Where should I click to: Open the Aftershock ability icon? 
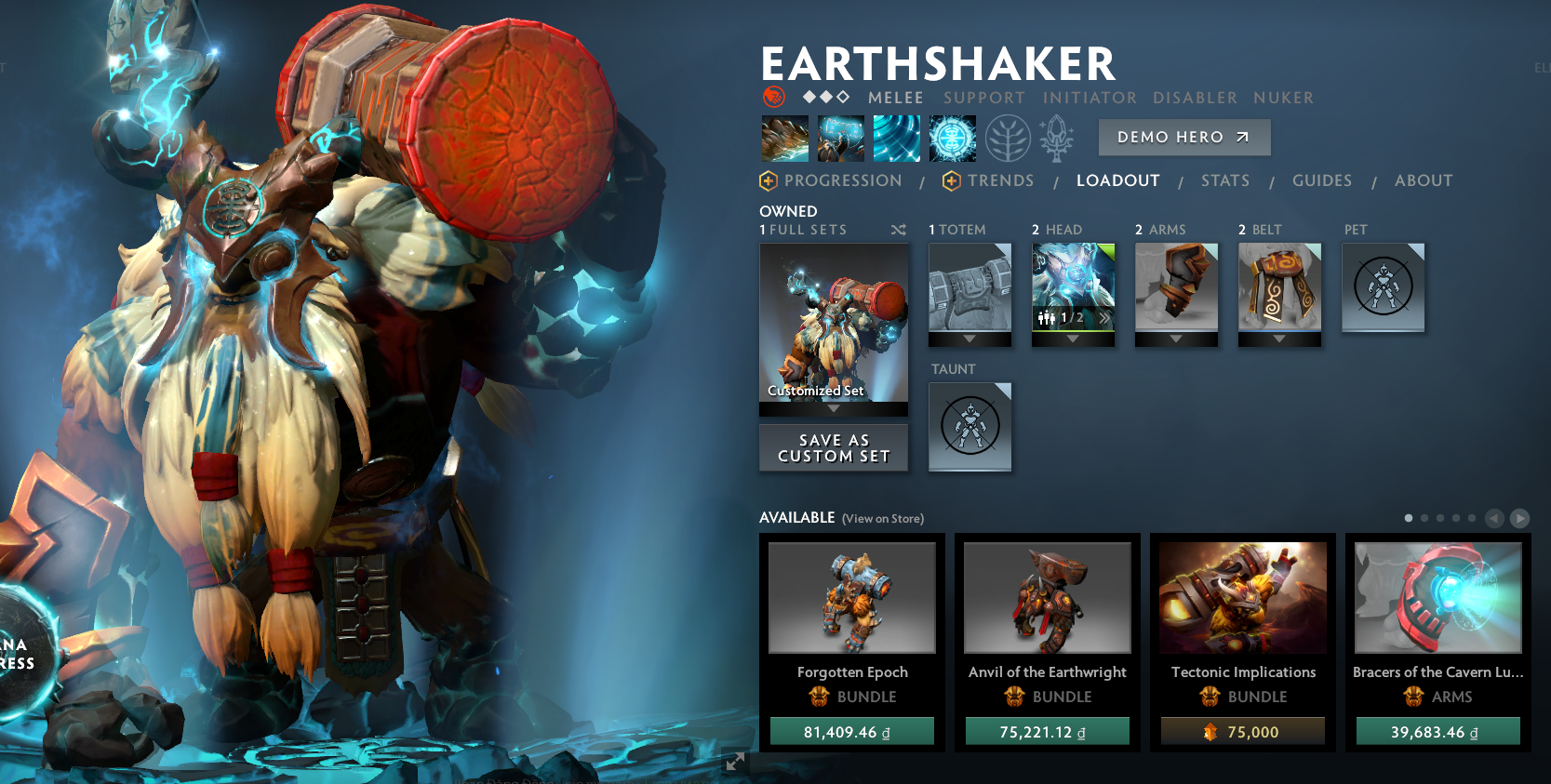(x=896, y=138)
